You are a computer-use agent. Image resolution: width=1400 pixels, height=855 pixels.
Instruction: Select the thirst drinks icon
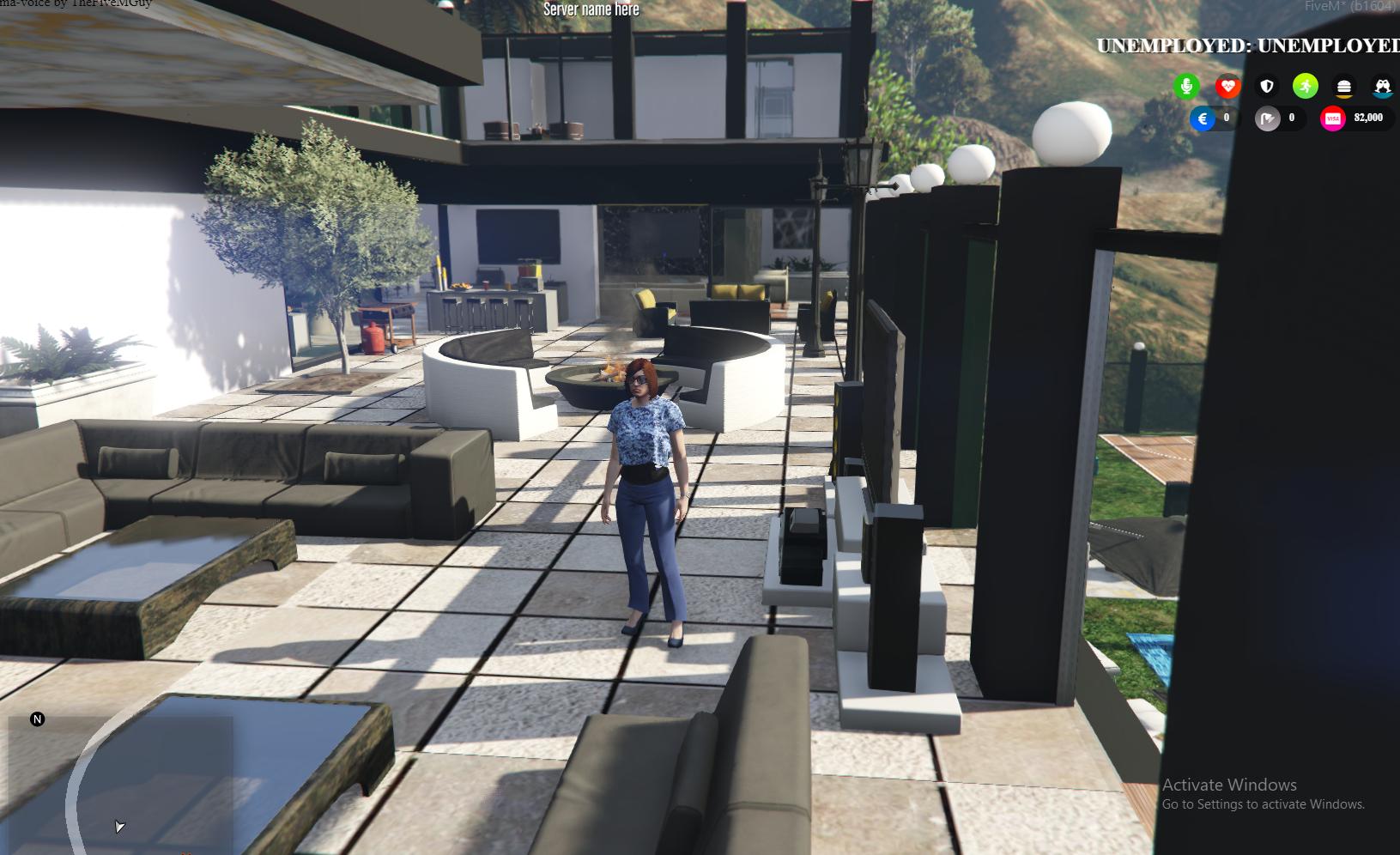[x=1382, y=87]
